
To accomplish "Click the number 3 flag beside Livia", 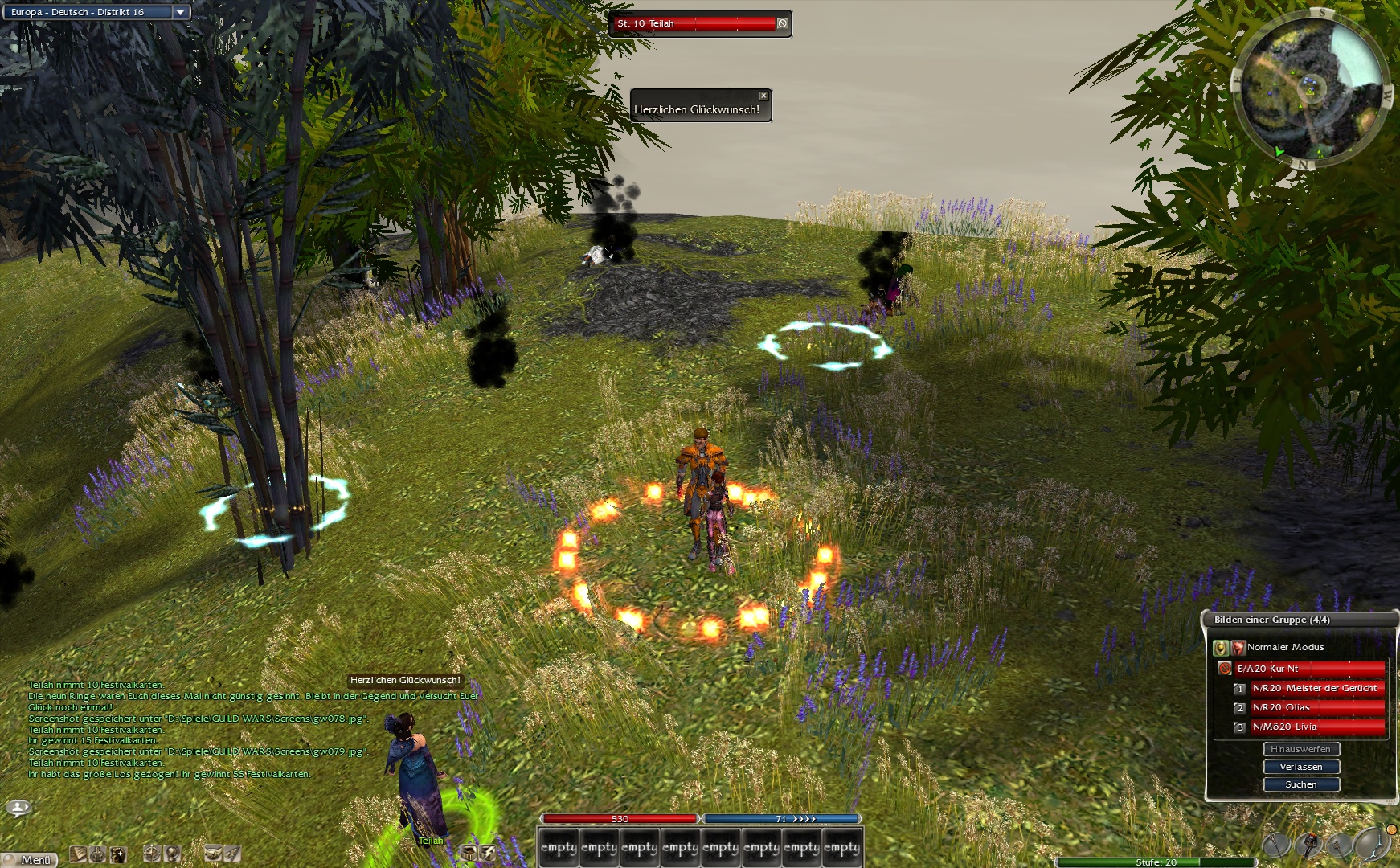I will tap(1239, 727).
